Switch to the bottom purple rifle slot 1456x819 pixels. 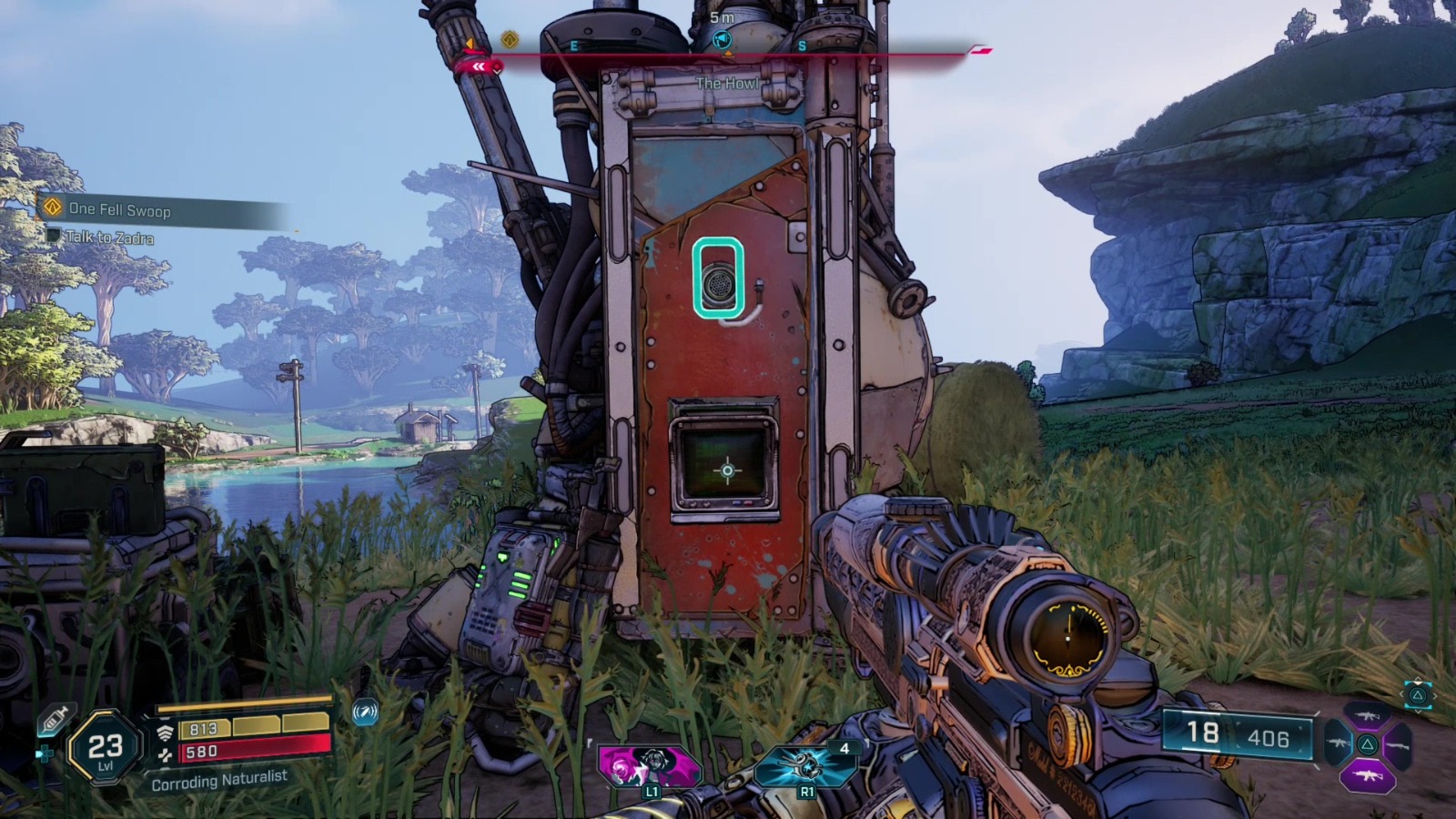[x=1368, y=775]
